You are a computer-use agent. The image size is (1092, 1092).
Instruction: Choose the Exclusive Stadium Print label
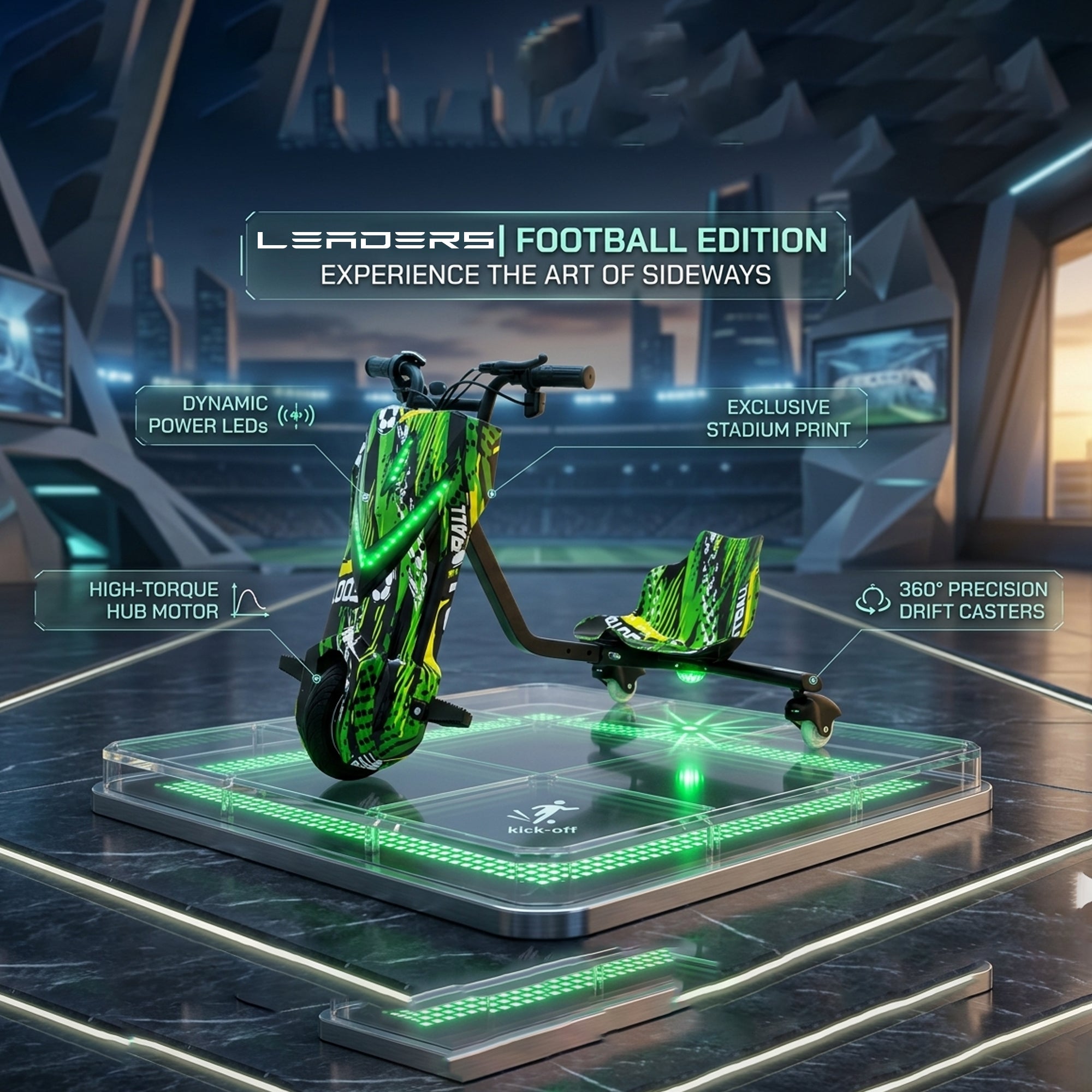point(777,418)
